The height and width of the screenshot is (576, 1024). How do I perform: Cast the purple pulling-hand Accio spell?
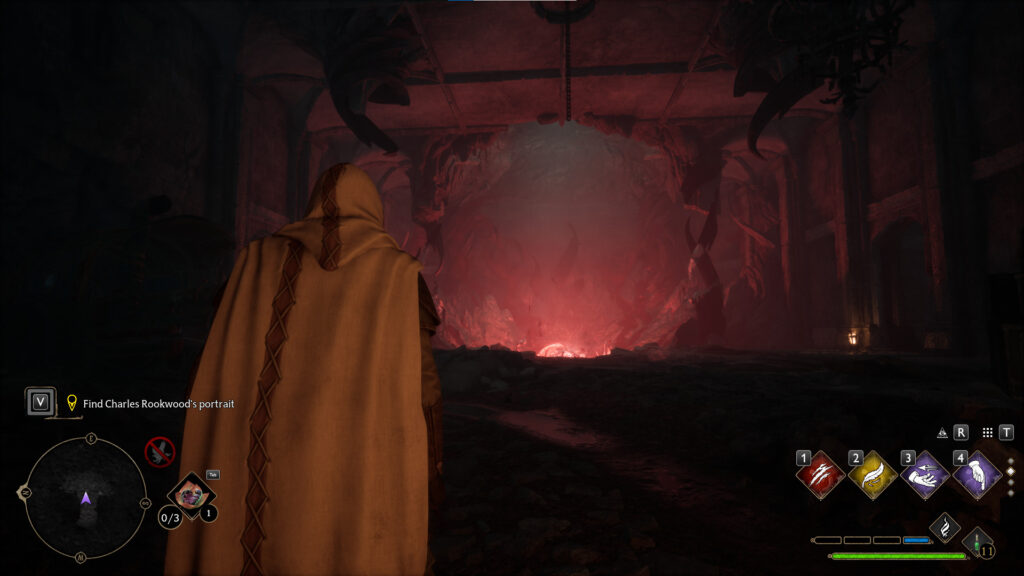pos(924,475)
